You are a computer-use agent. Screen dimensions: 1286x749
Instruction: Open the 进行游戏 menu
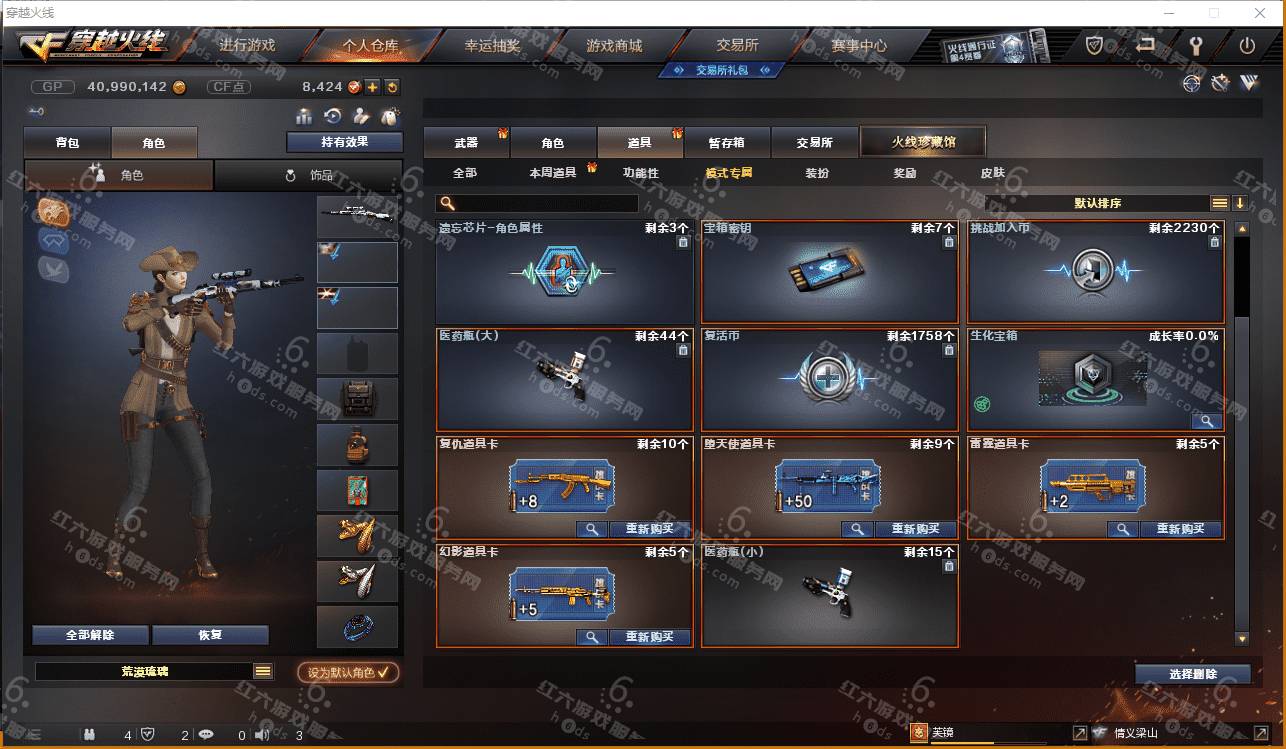click(246, 45)
